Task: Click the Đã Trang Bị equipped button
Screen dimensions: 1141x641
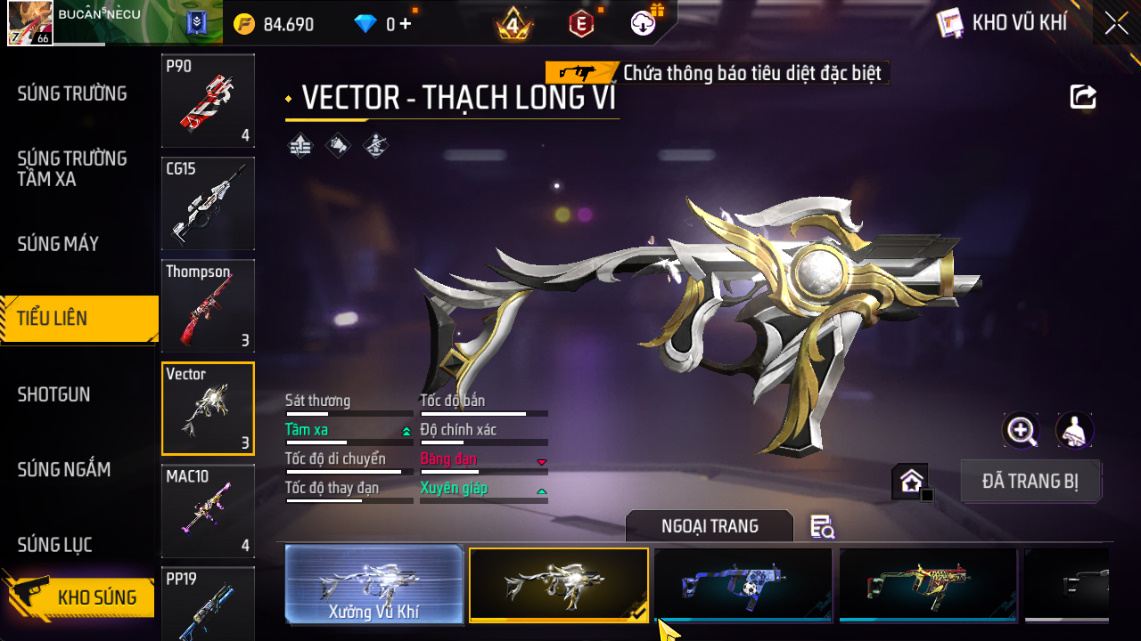Action: point(1030,481)
